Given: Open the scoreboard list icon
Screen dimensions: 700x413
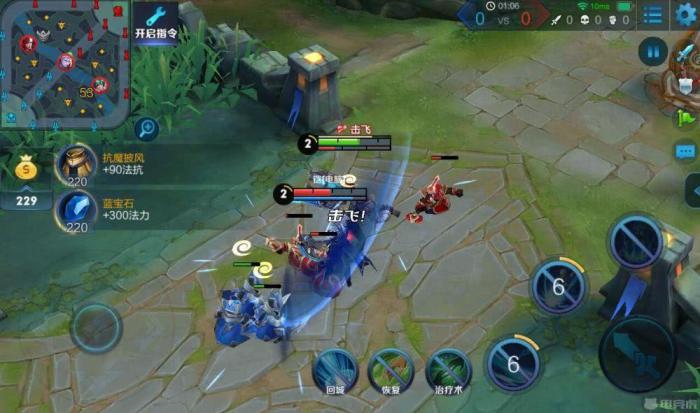Looking at the screenshot, I should pyautogui.click(x=653, y=16).
